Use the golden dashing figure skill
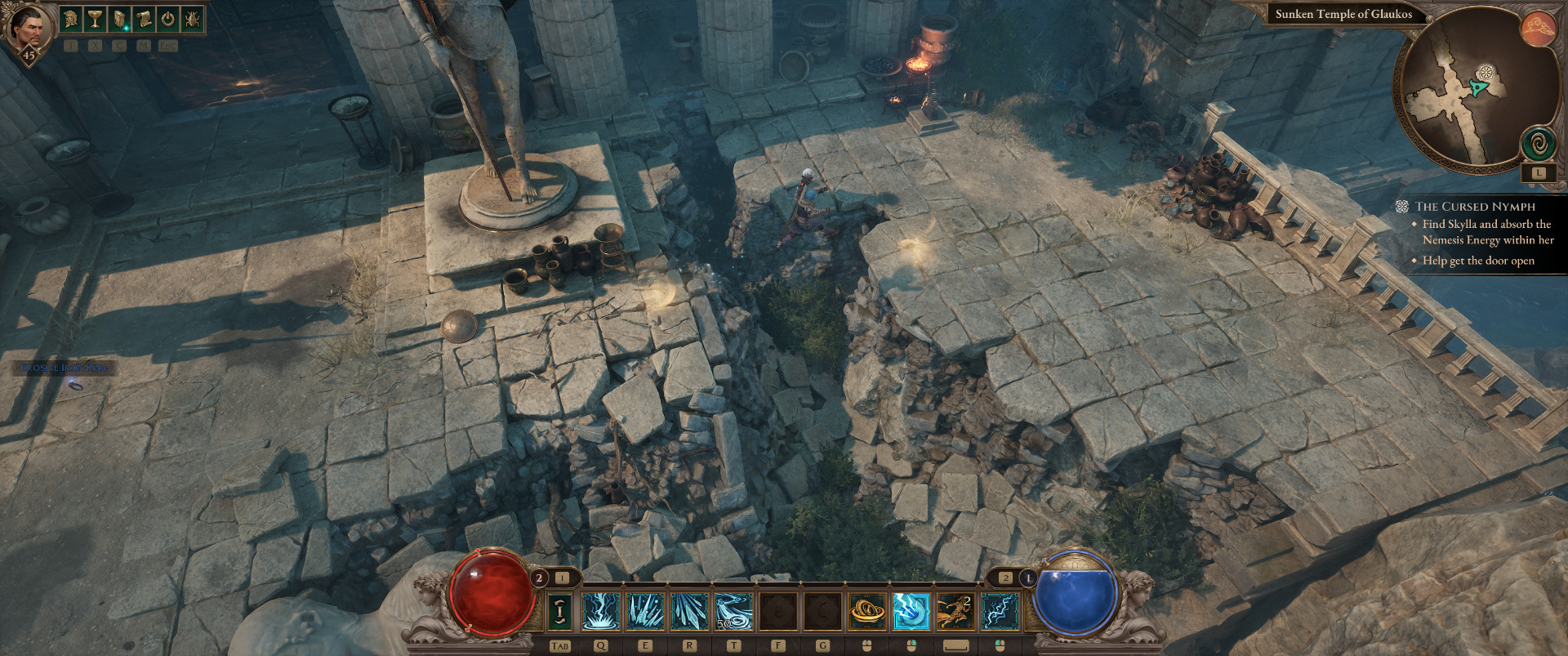The width and height of the screenshot is (1568, 656). tap(955, 611)
